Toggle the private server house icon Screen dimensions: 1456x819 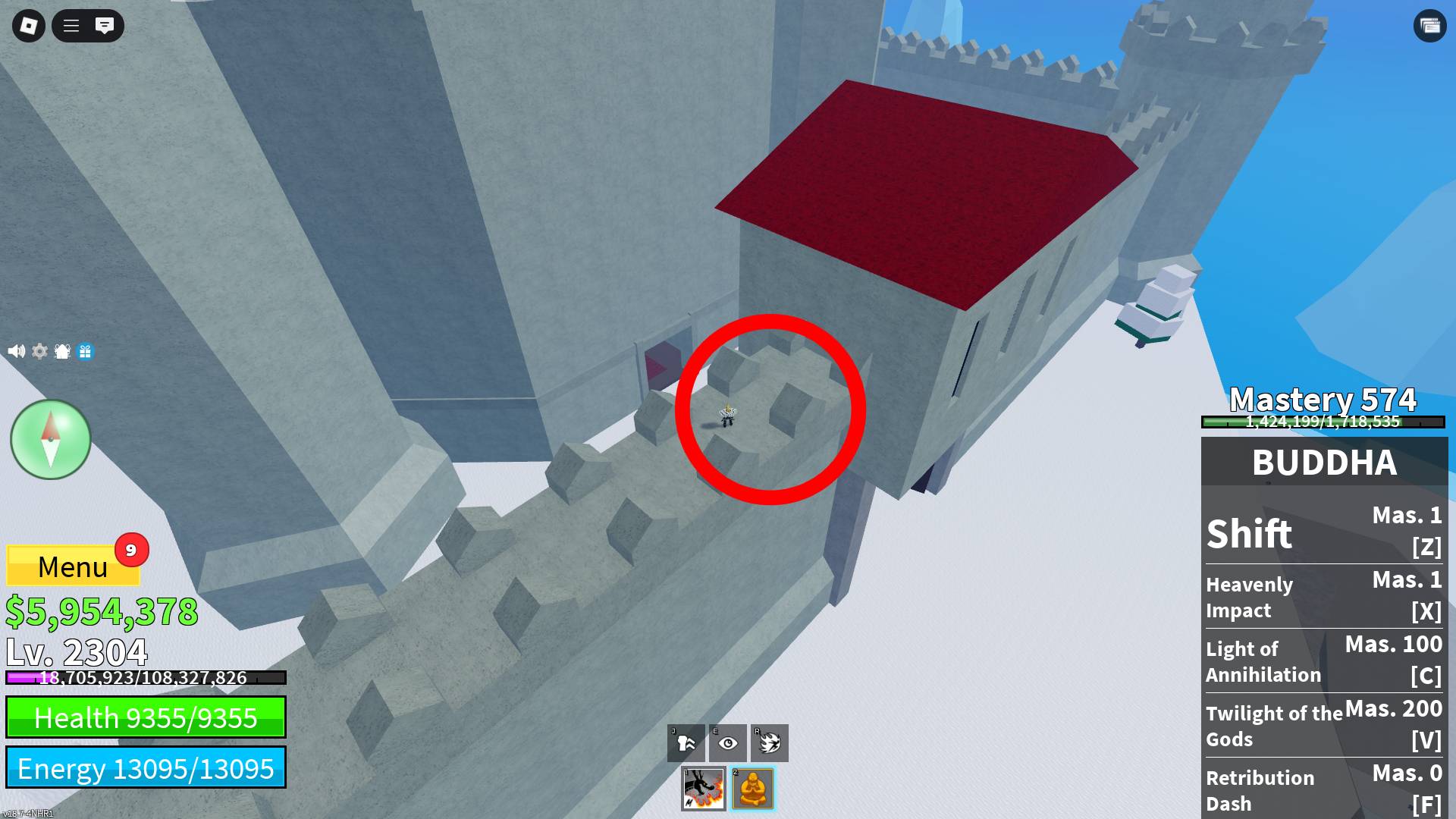pos(61,352)
